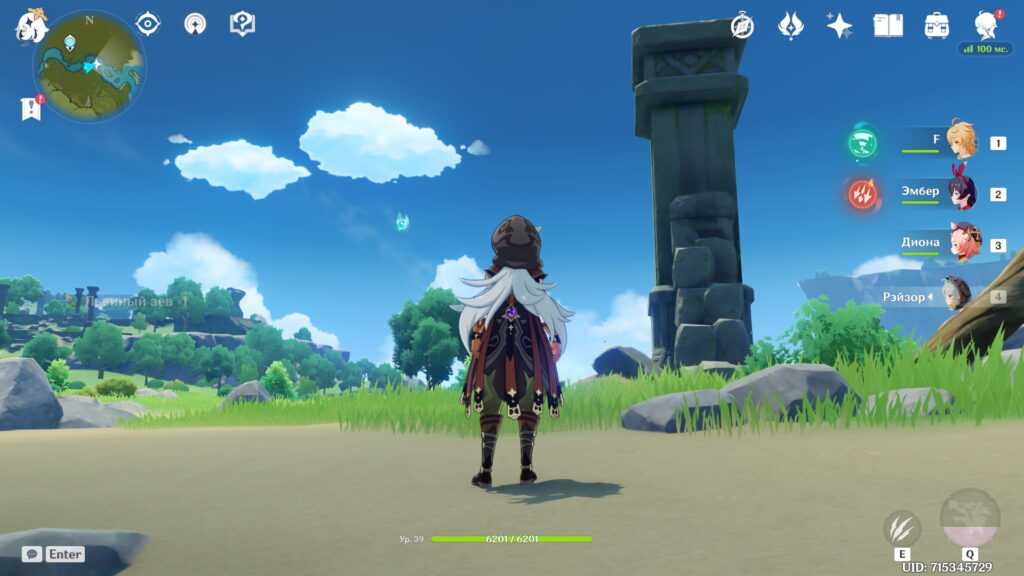Open the backpack inventory

click(937, 26)
